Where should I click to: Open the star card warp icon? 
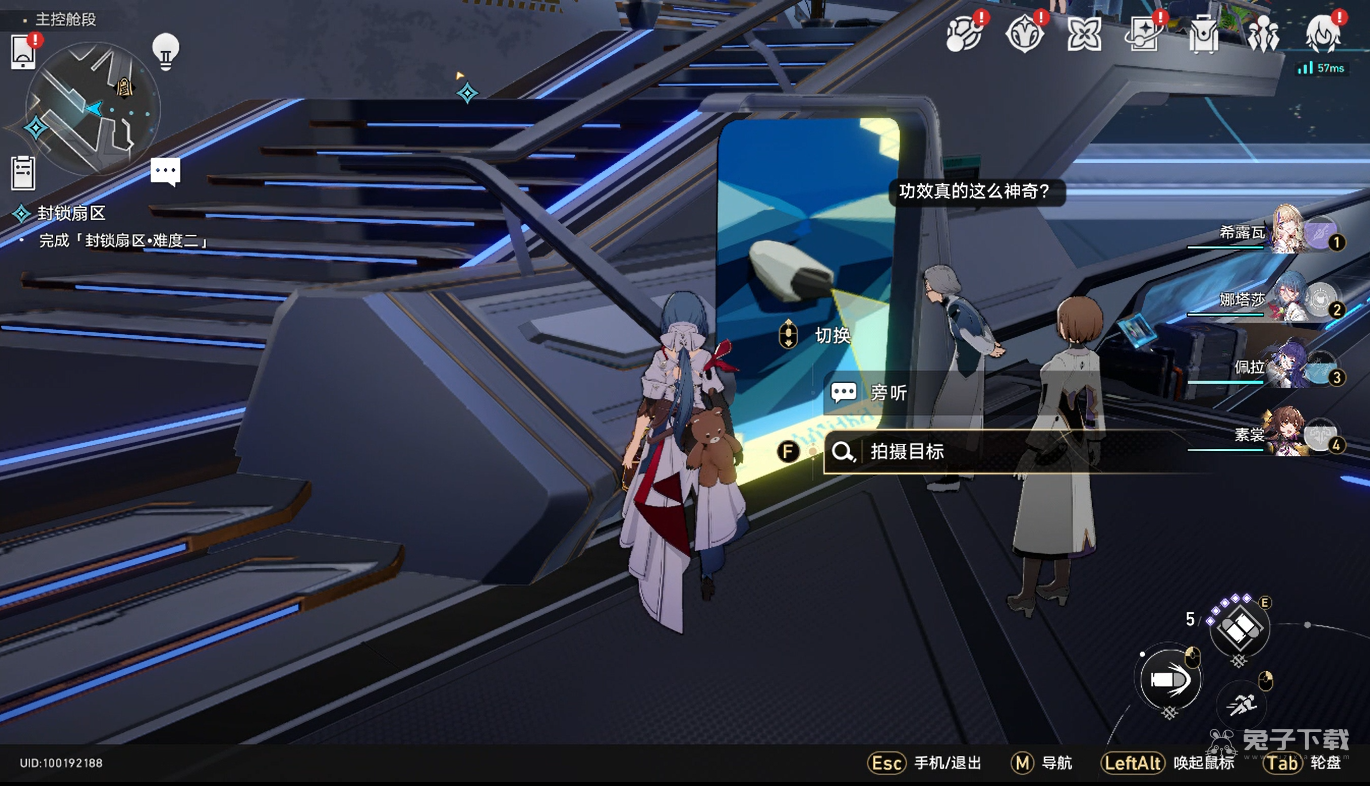[1143, 36]
